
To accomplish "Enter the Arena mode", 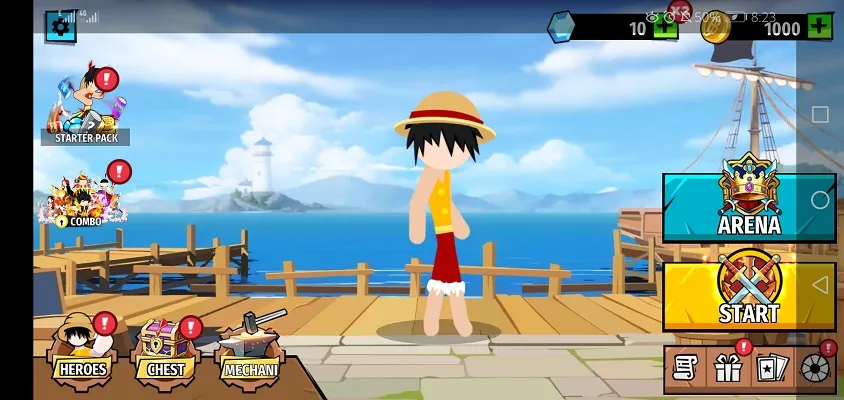I will tap(748, 208).
